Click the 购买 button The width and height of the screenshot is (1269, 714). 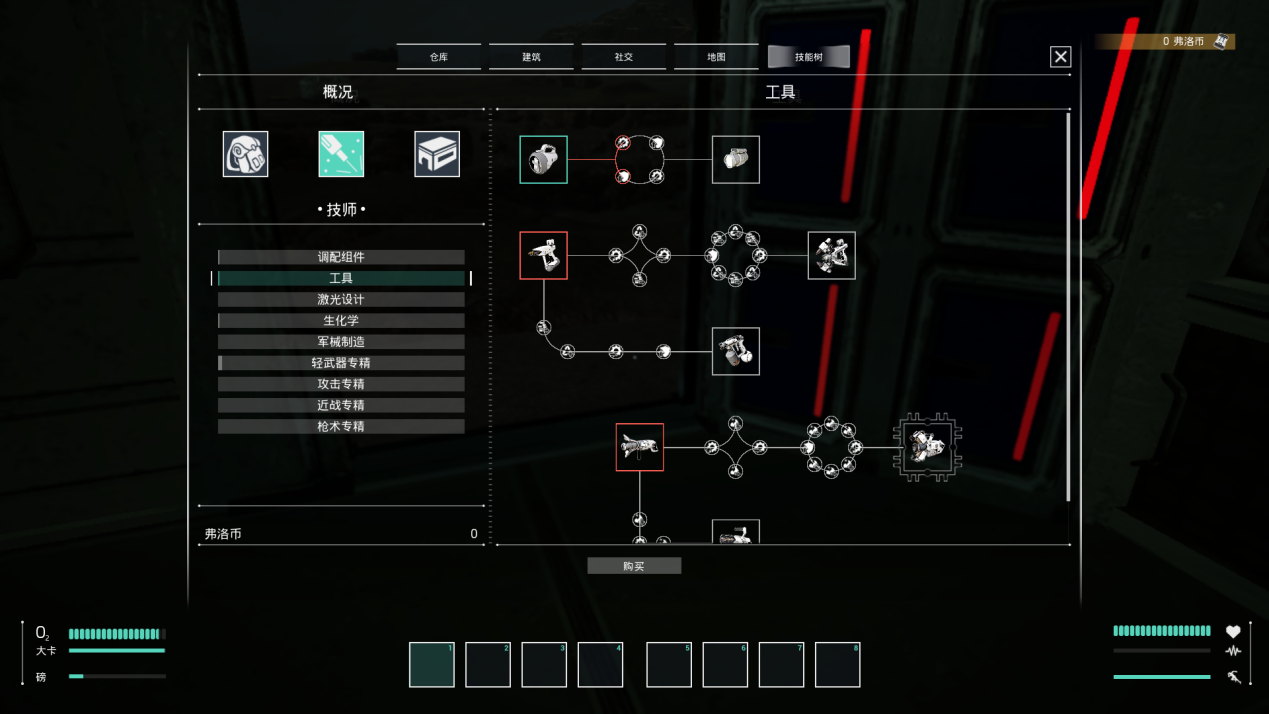(634, 566)
